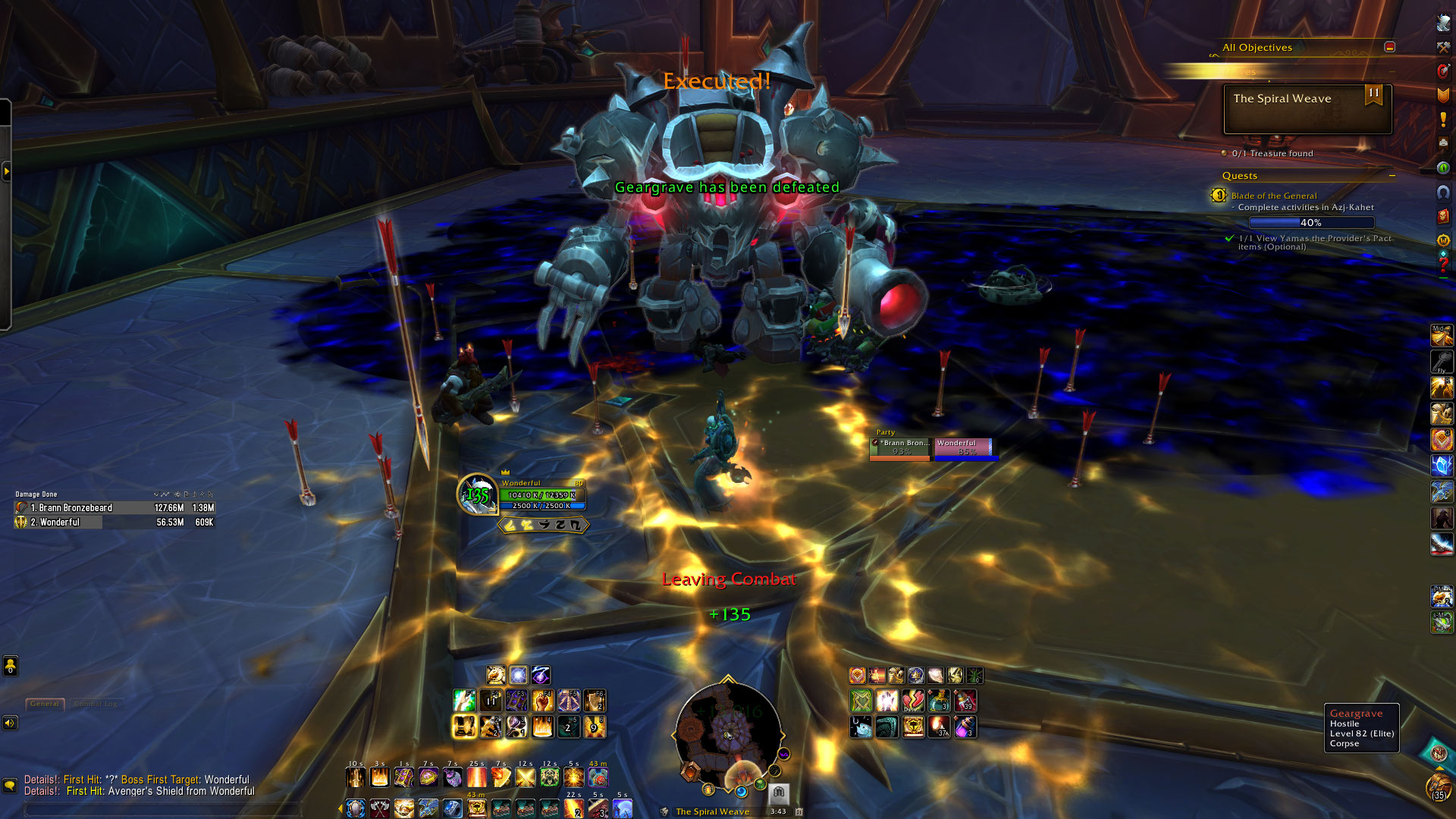Select the Blade of the General quest
This screenshot has height=819, width=1456.
pyautogui.click(x=1274, y=196)
